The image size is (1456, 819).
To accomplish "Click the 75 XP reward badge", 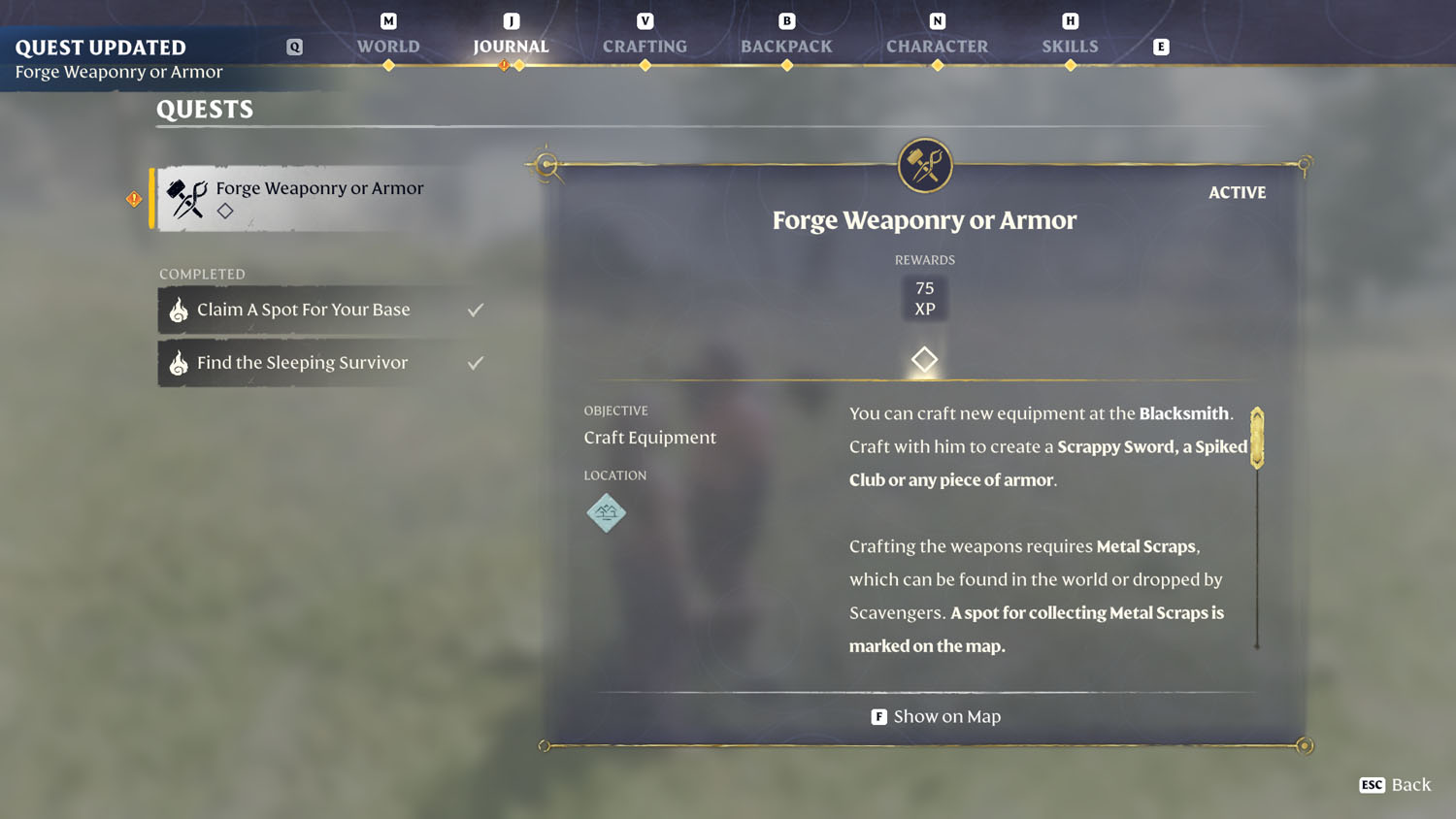I will [x=924, y=297].
